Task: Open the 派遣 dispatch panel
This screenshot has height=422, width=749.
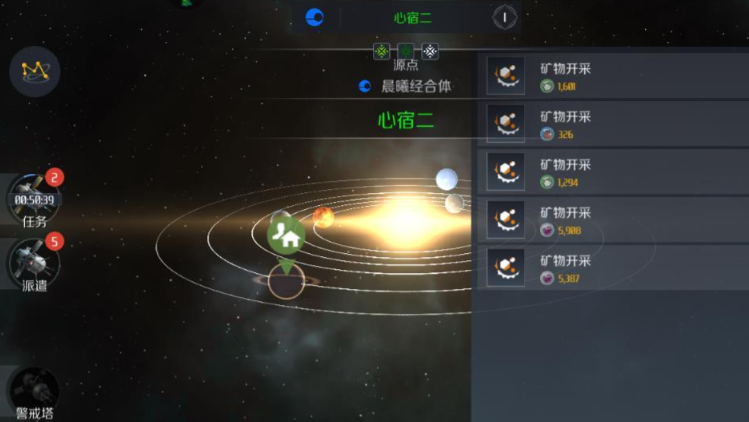Action: click(x=35, y=262)
